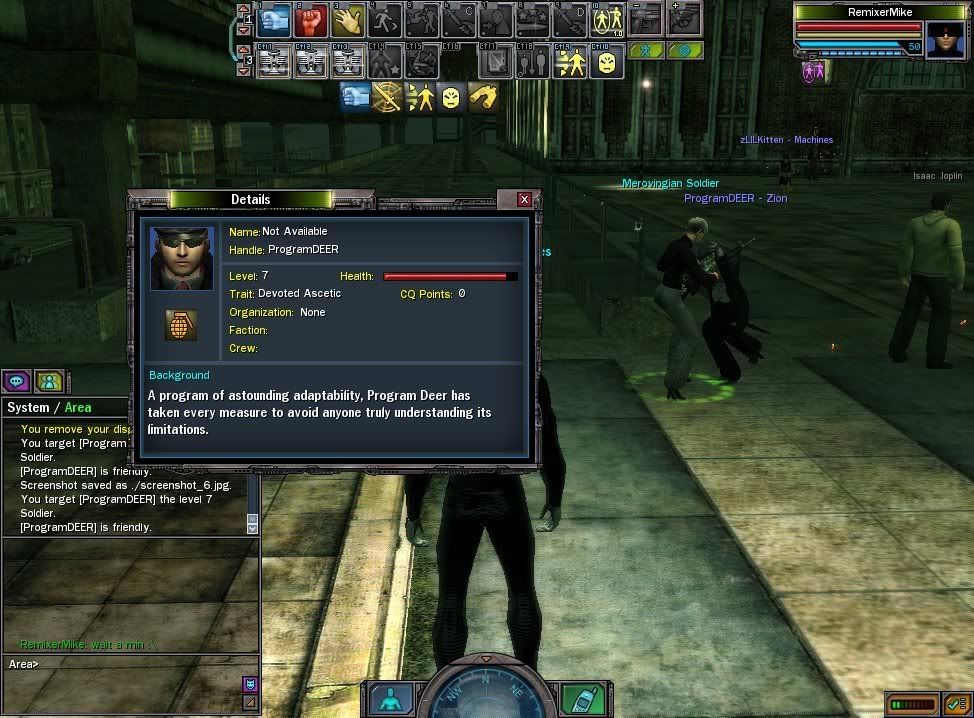This screenshot has width=974, height=718.
Task: Click the pistol slot with the minus sign
Action: coord(645,17)
